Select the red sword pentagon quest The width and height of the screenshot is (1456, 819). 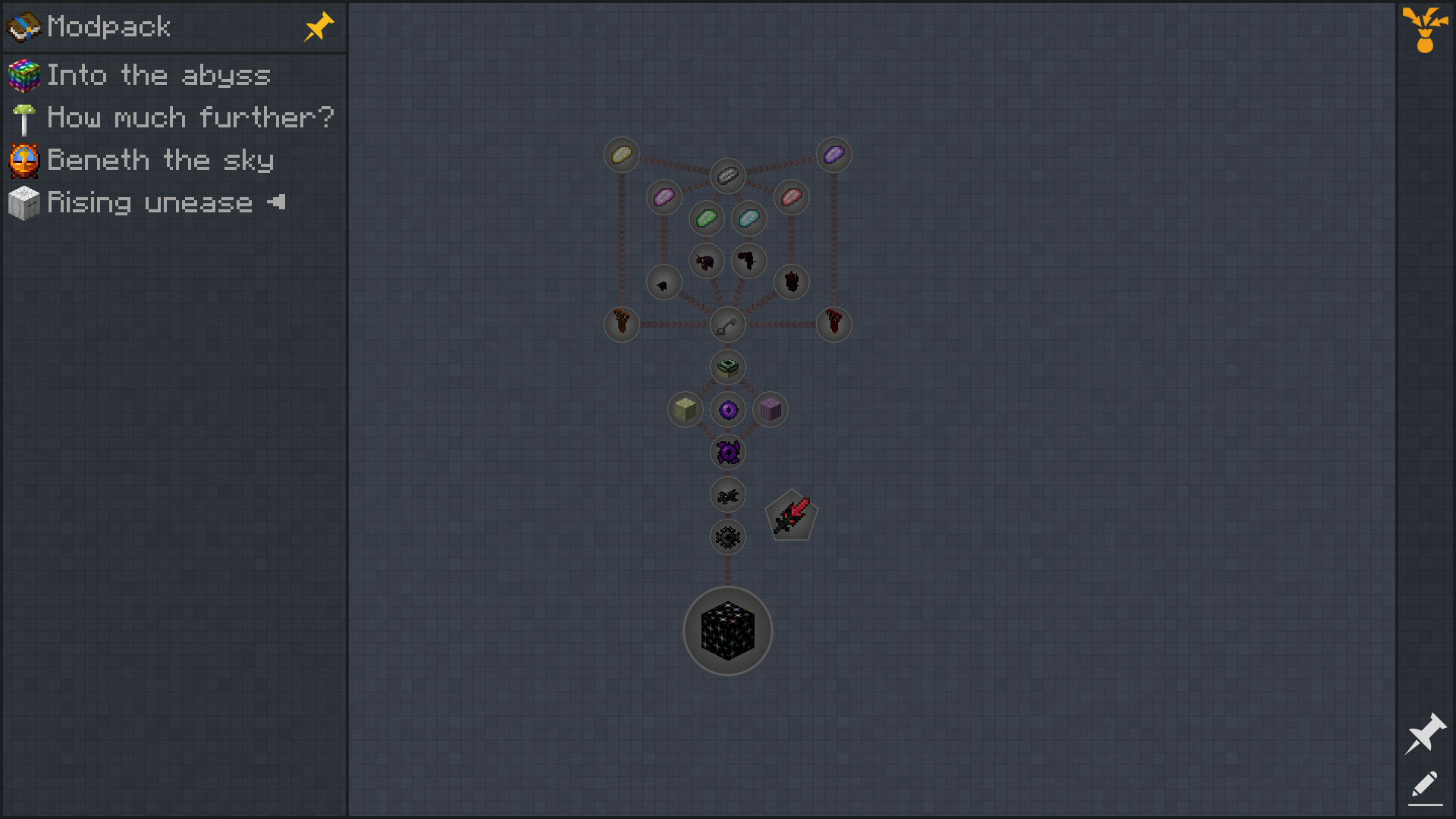[791, 516]
